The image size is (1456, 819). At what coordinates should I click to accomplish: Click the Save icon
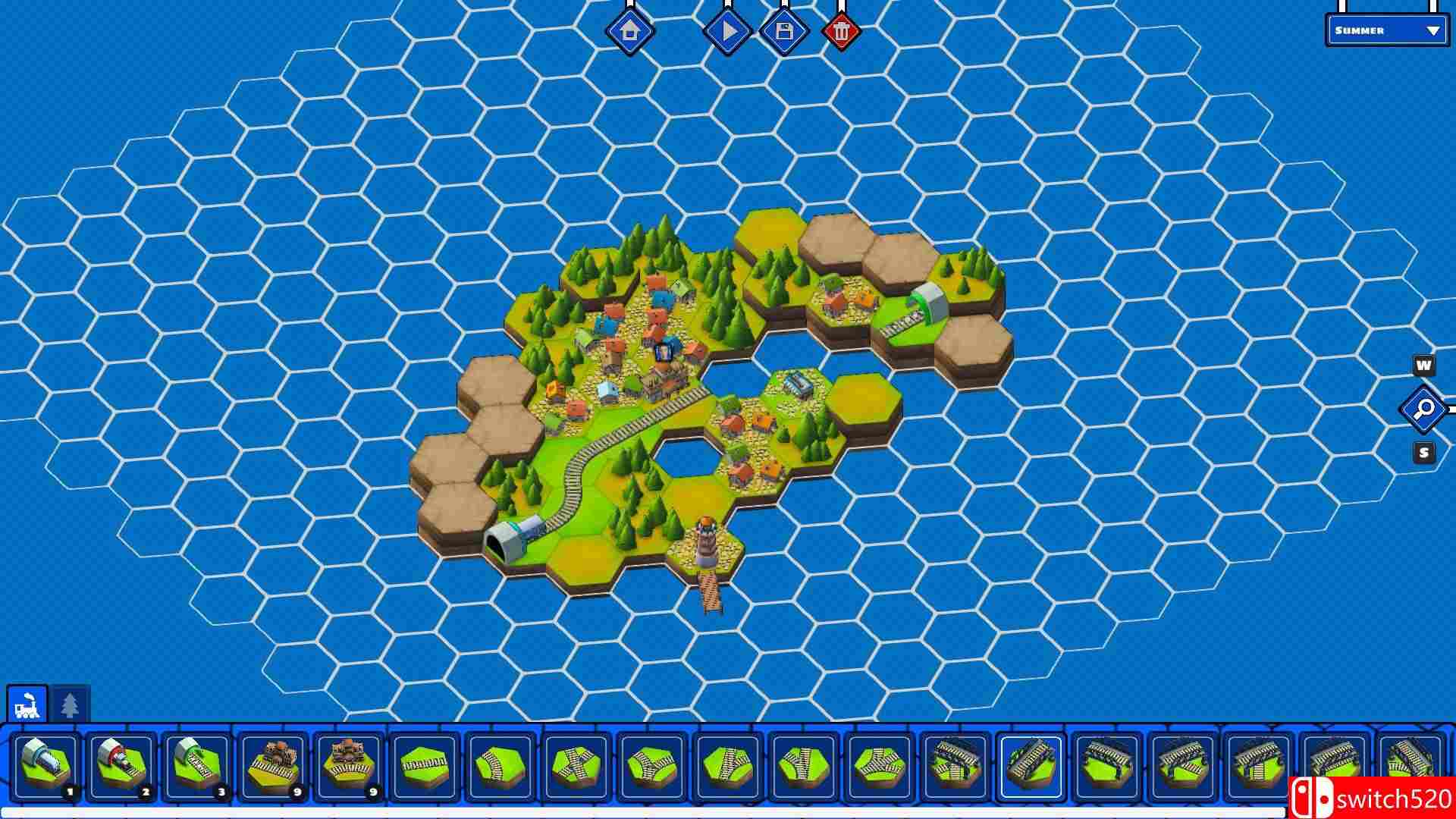point(784,30)
